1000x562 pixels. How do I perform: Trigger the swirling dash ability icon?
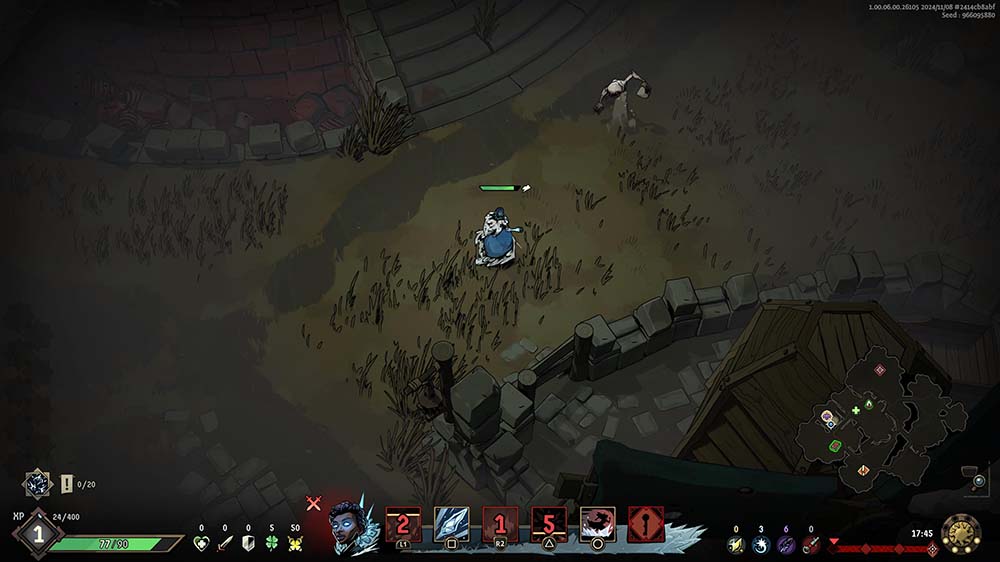(x=597, y=524)
